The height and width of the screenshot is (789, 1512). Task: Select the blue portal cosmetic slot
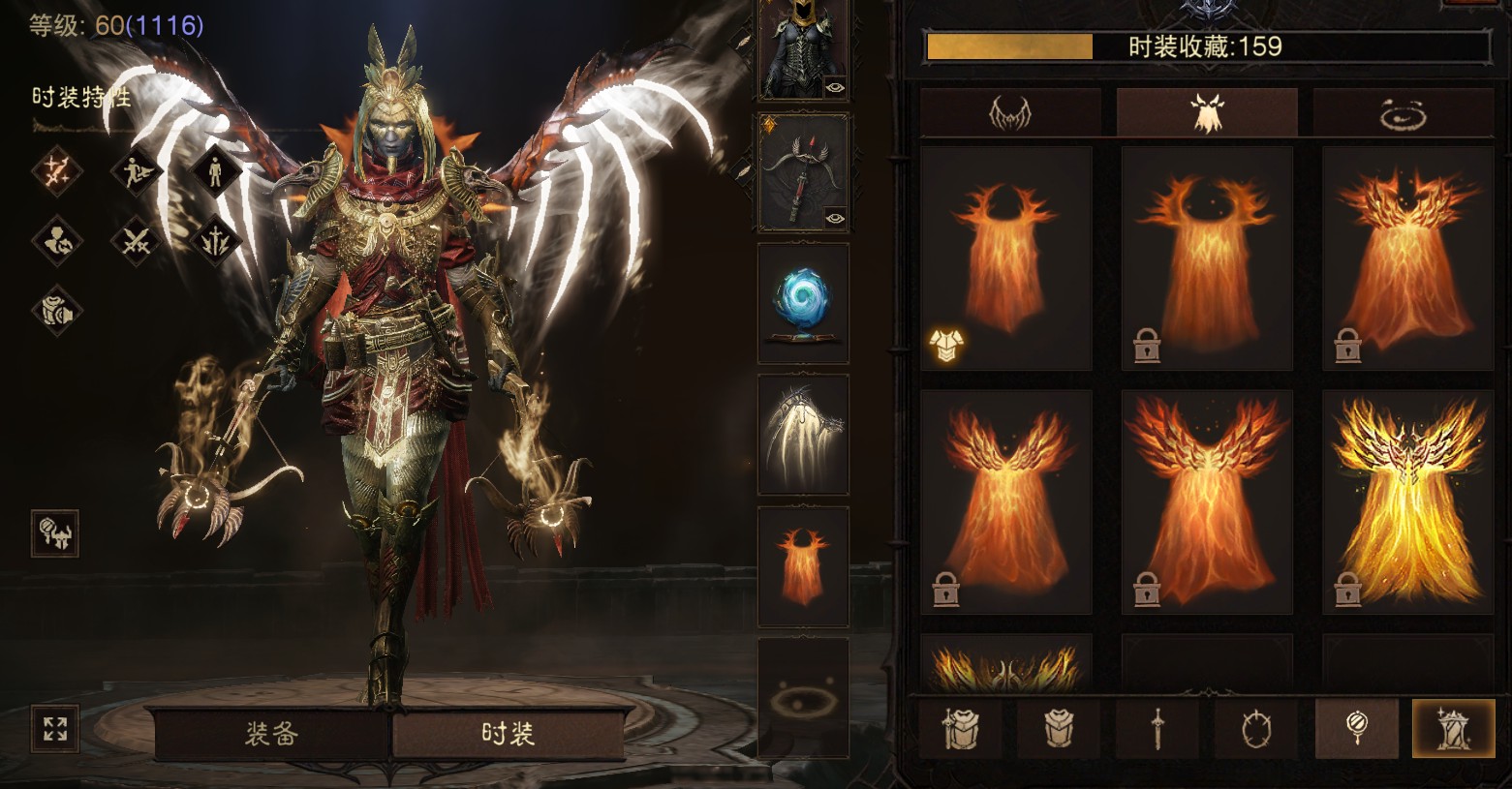click(x=803, y=303)
